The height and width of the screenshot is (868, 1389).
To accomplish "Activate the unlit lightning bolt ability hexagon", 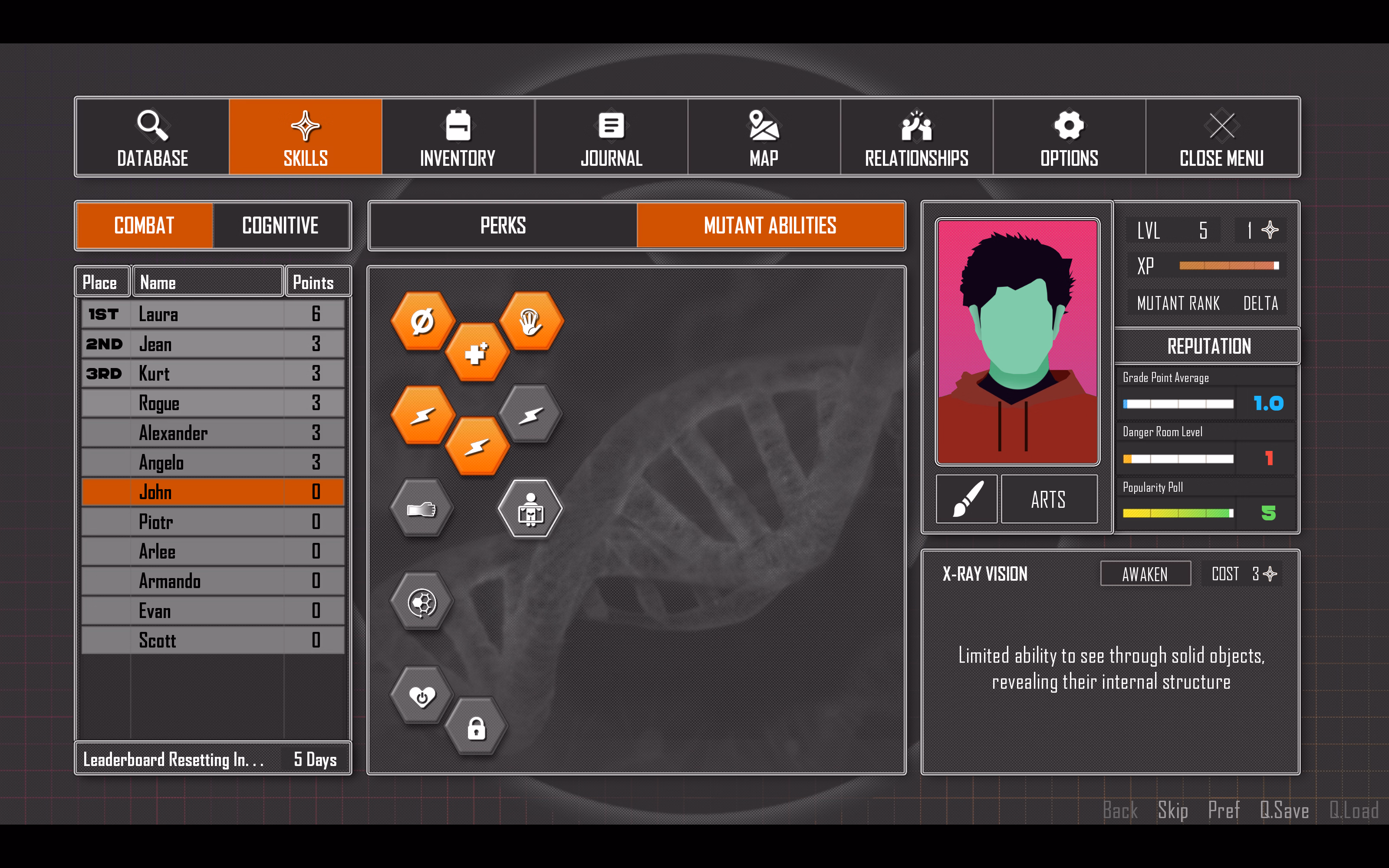I will 531,414.
